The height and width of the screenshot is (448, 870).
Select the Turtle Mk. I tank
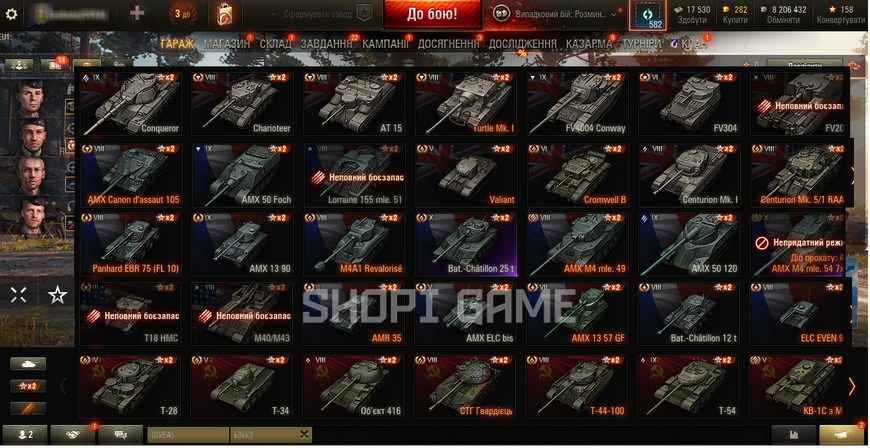[x=467, y=104]
